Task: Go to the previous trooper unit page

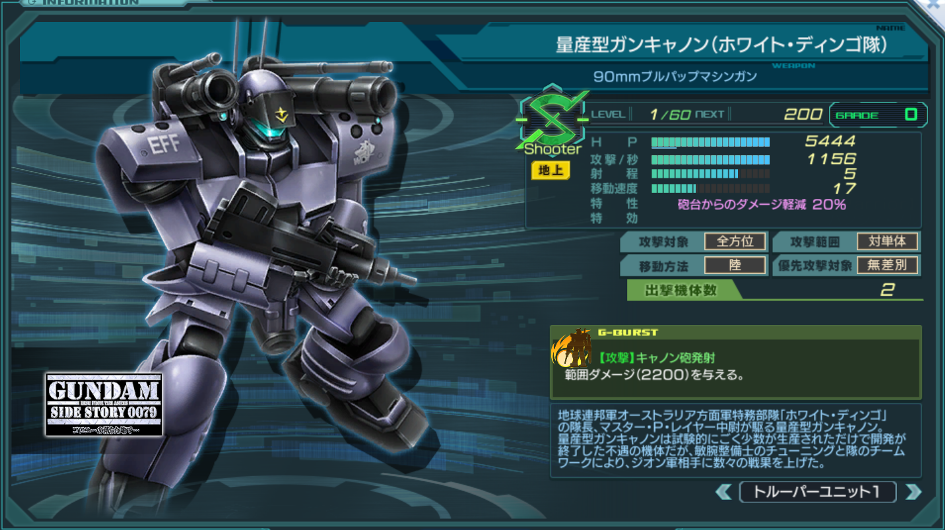Action: point(723,492)
